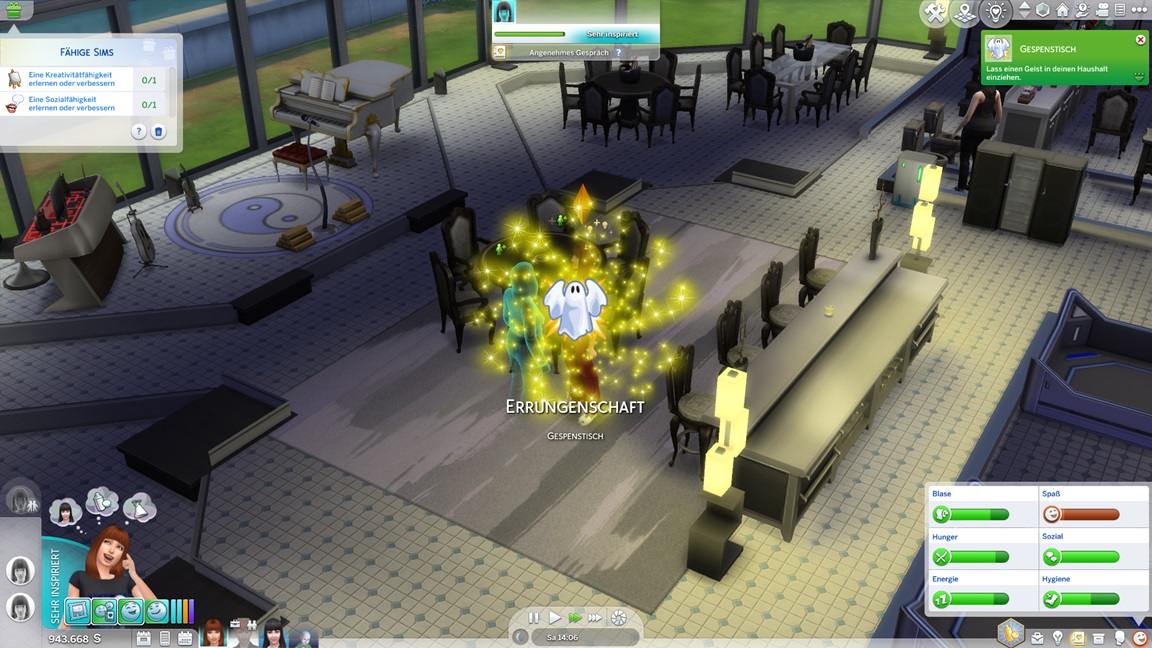This screenshot has width=1152, height=648.
Task: Select the red-haired Sim portrait in household bar
Action: click(214, 634)
